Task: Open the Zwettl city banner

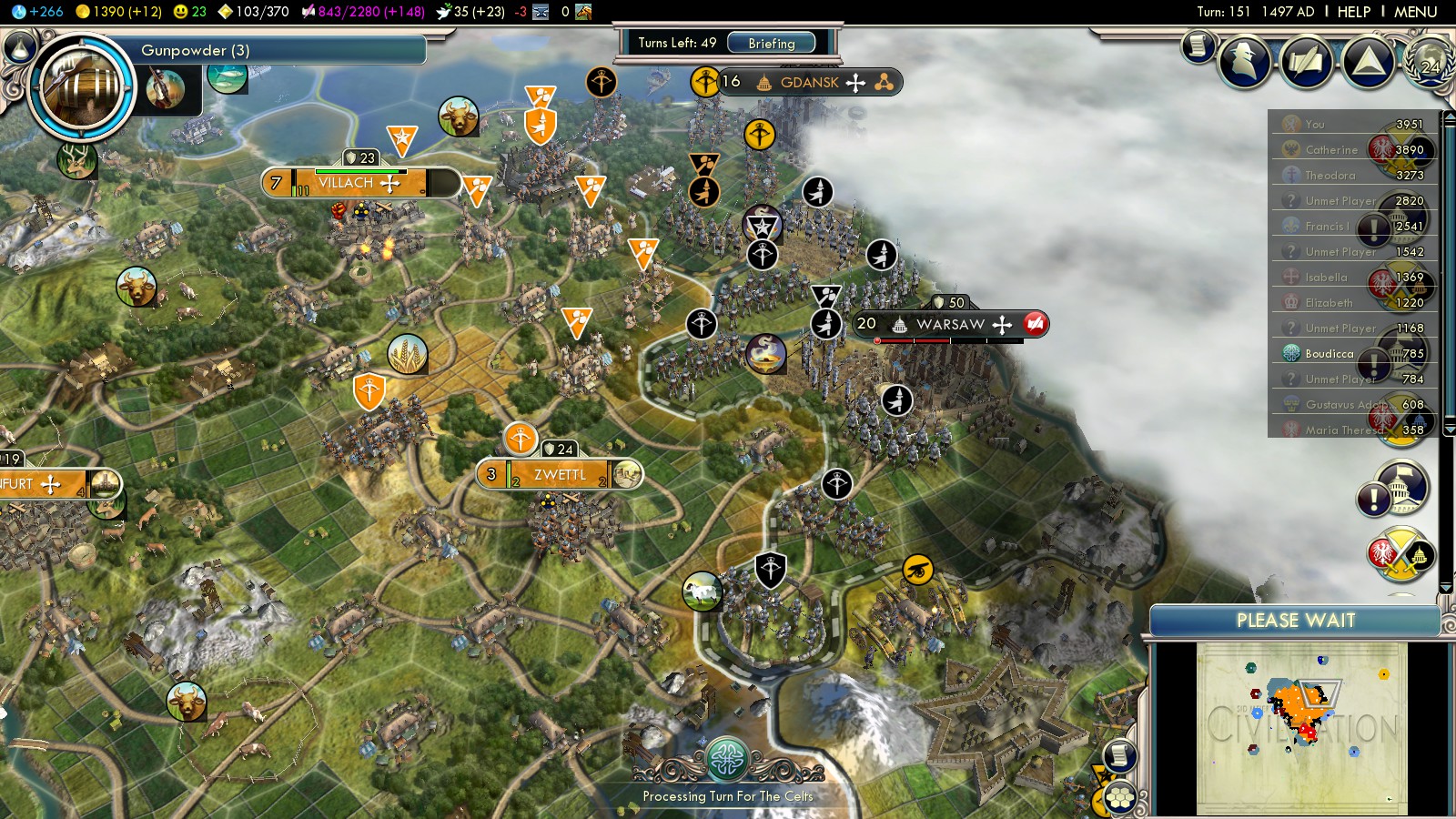Action: 560,474
